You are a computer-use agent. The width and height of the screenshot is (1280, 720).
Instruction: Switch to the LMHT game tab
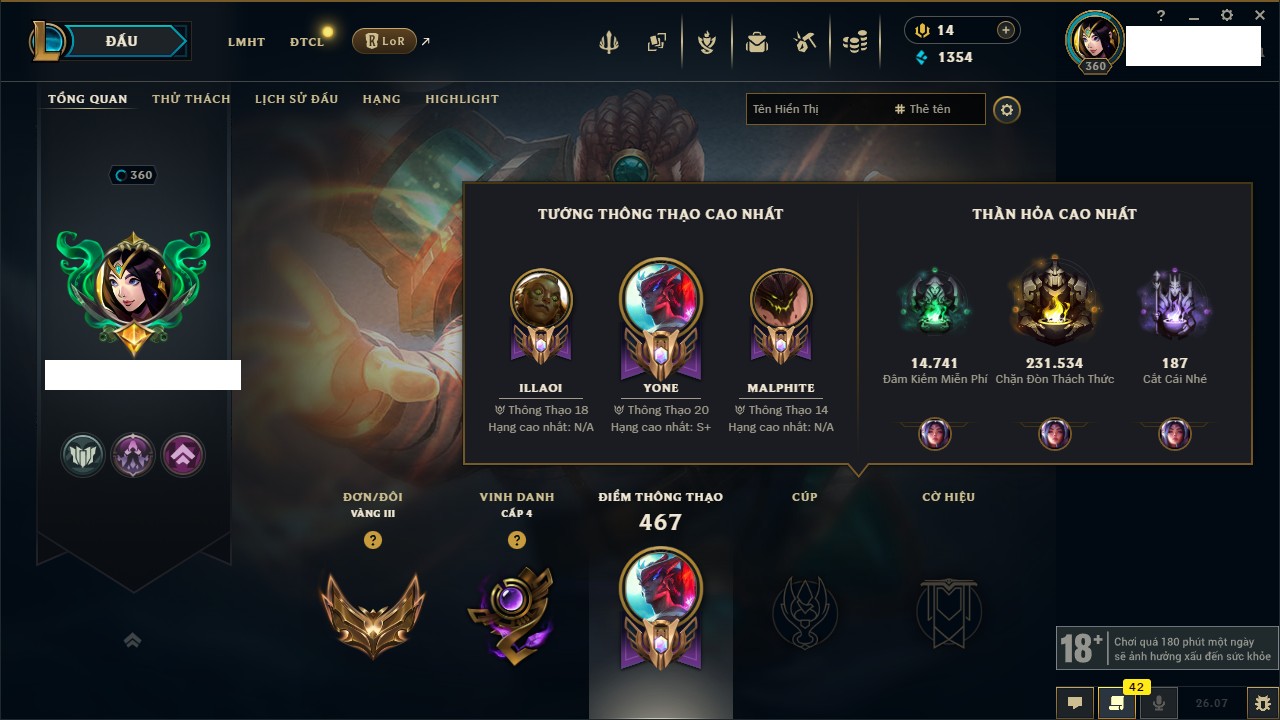pyautogui.click(x=246, y=42)
